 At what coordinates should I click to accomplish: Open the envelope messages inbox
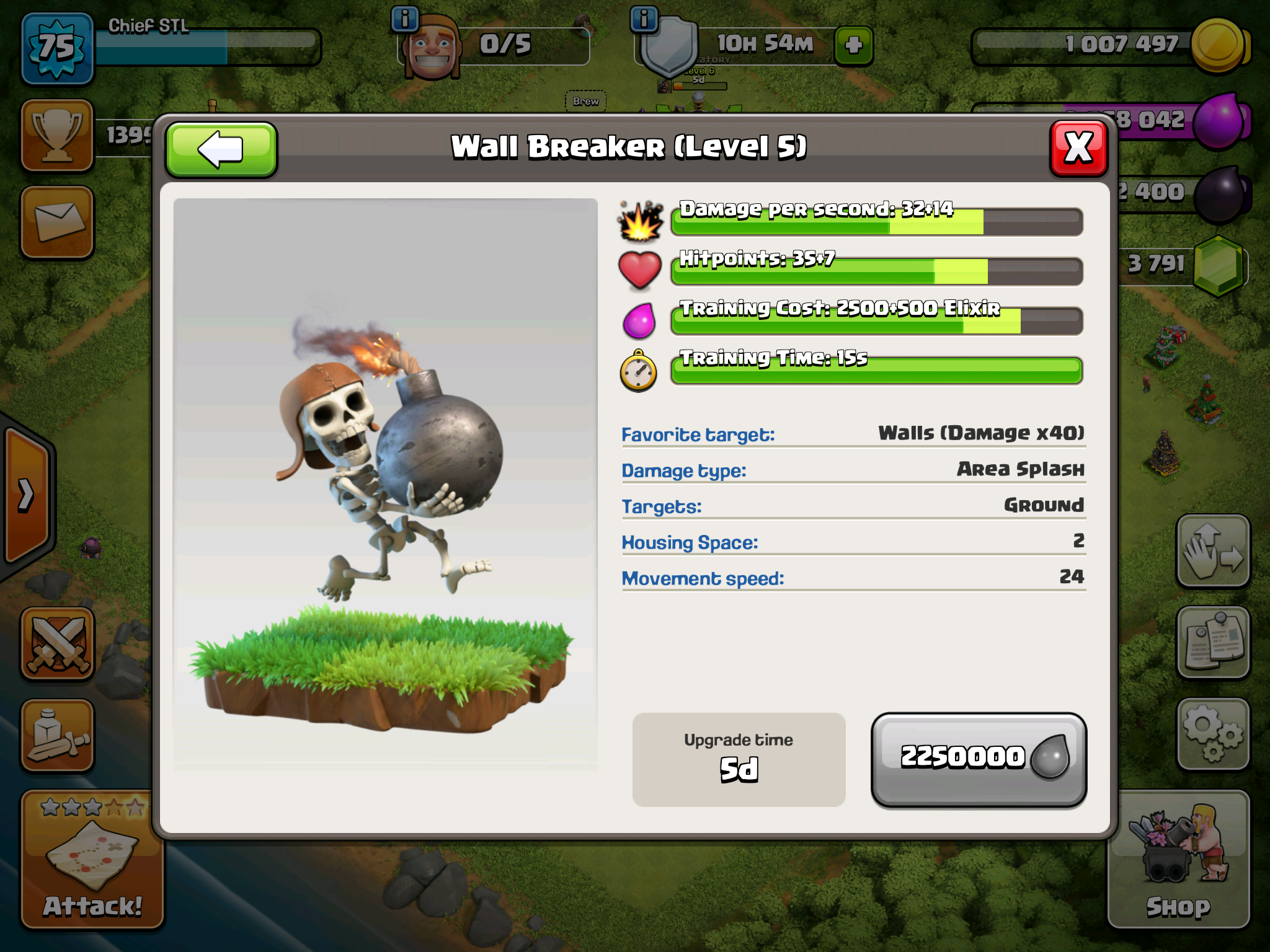coord(57,222)
